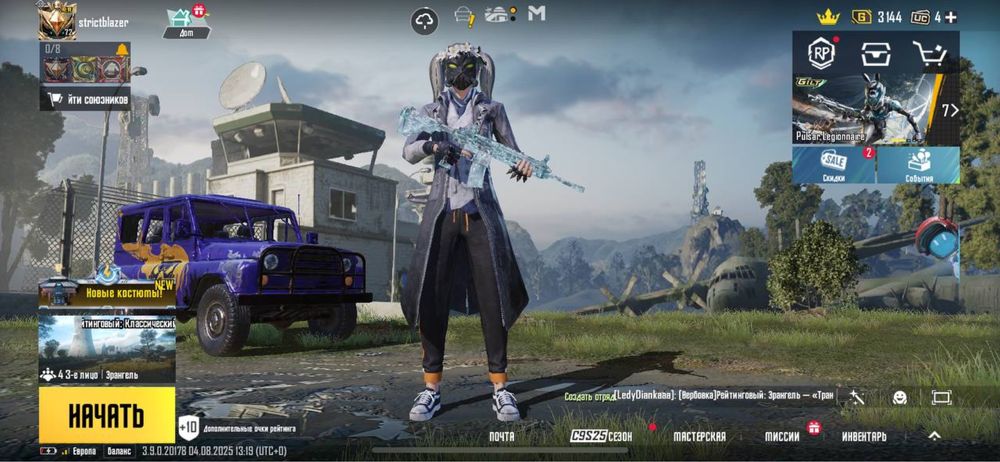Add UC with the plus button
Image resolution: width=1000 pixels, height=462 pixels.
[950, 17]
